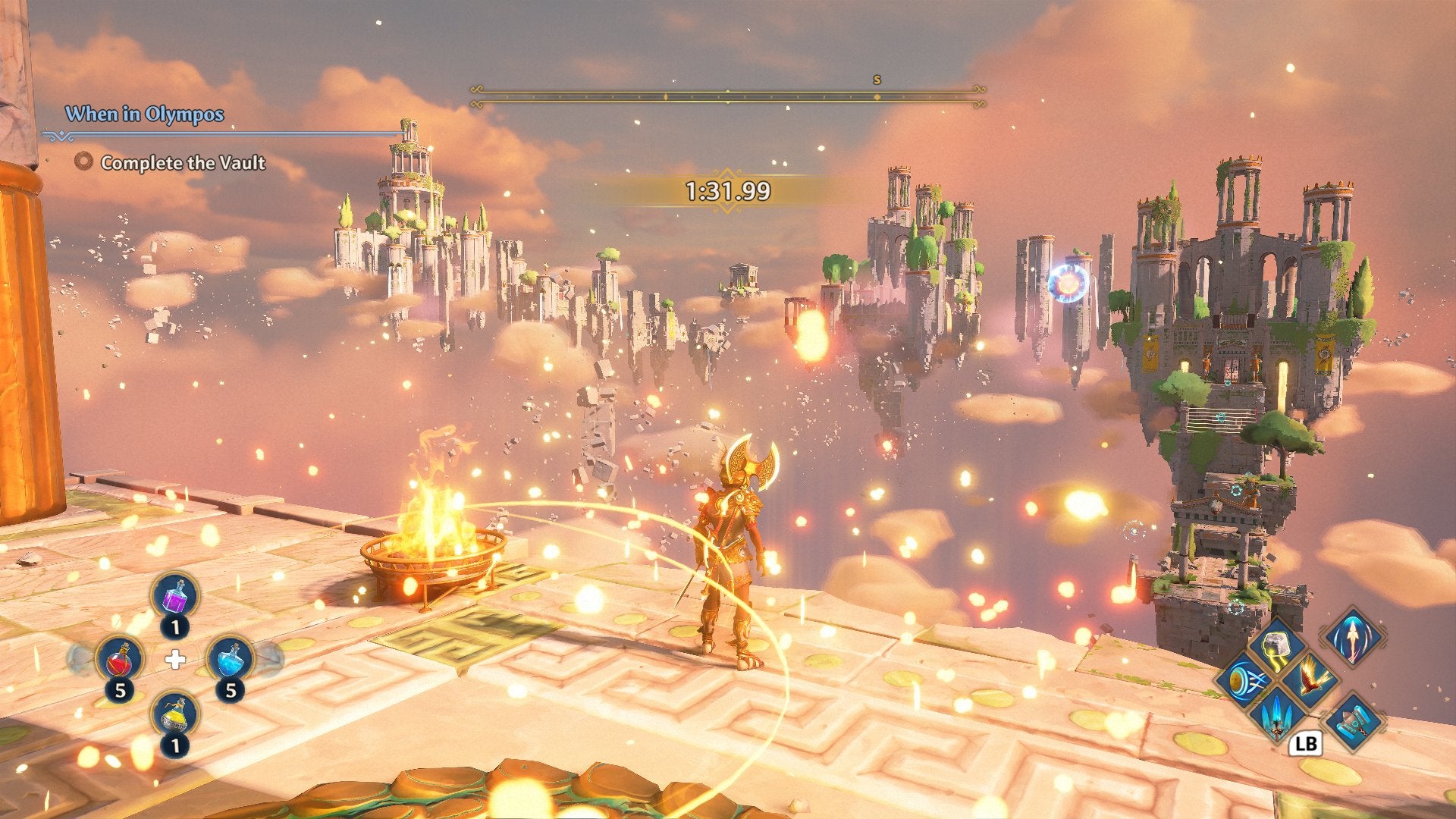Select the Hephaistos's Hammer ability icon

pyautogui.click(x=1354, y=721)
